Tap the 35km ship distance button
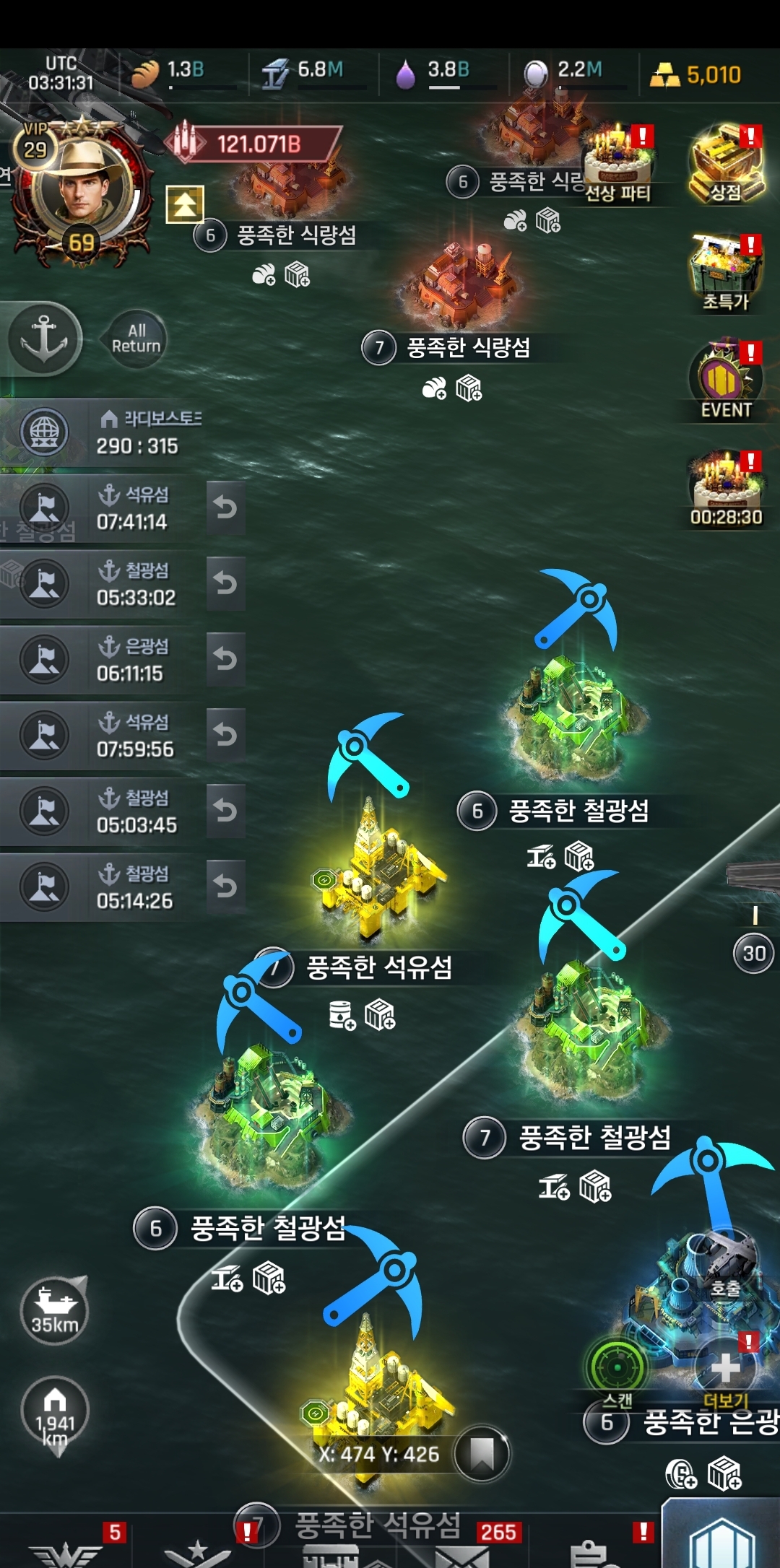The image size is (780, 1568). click(x=55, y=1310)
